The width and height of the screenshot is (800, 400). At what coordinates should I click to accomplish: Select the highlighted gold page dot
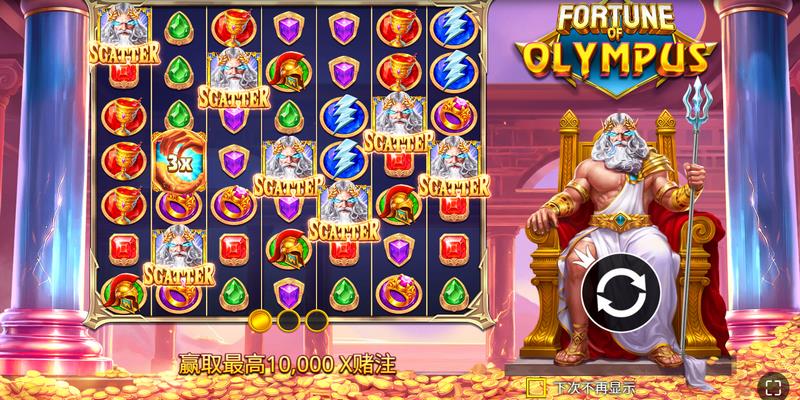pyautogui.click(x=260, y=320)
